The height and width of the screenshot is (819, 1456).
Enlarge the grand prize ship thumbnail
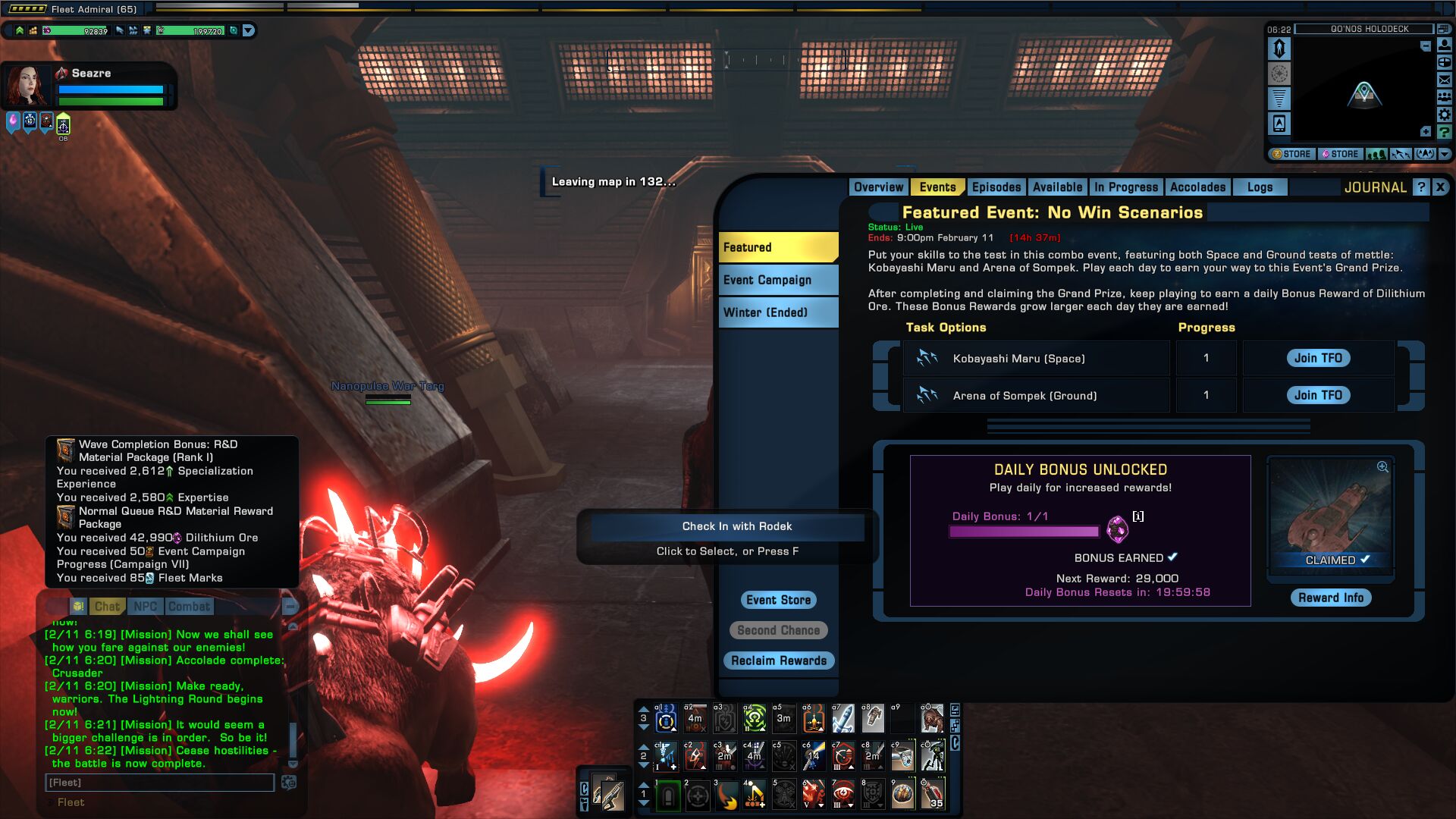pos(1382,467)
